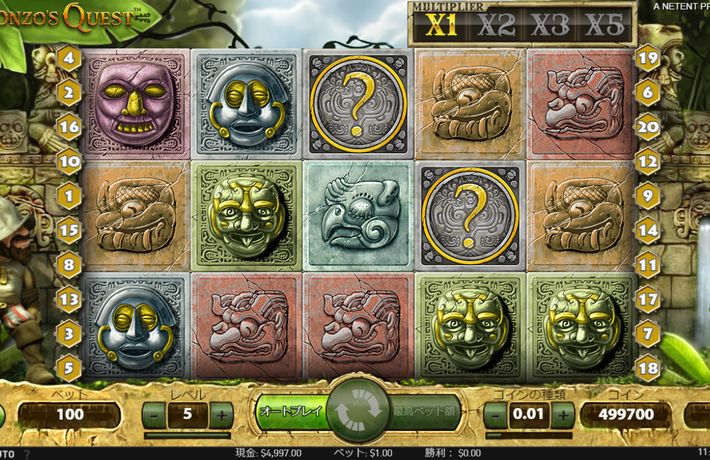Decrease the bet level with the minus button
The width and height of the screenshot is (710, 460).
[x=154, y=414]
